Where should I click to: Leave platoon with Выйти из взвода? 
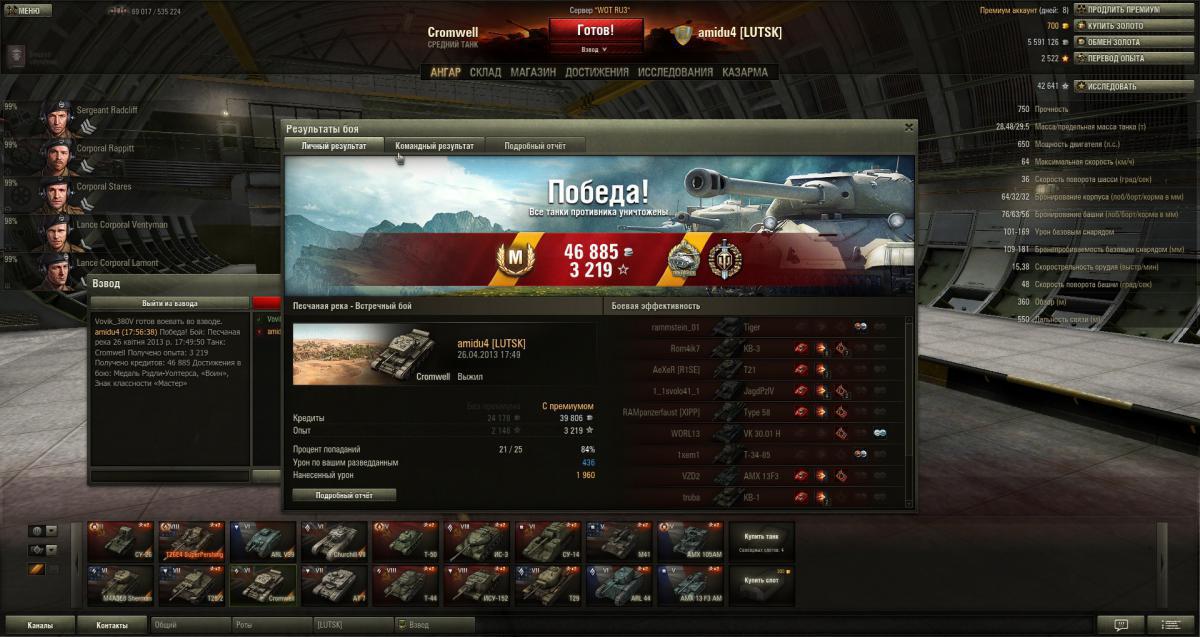[170, 303]
